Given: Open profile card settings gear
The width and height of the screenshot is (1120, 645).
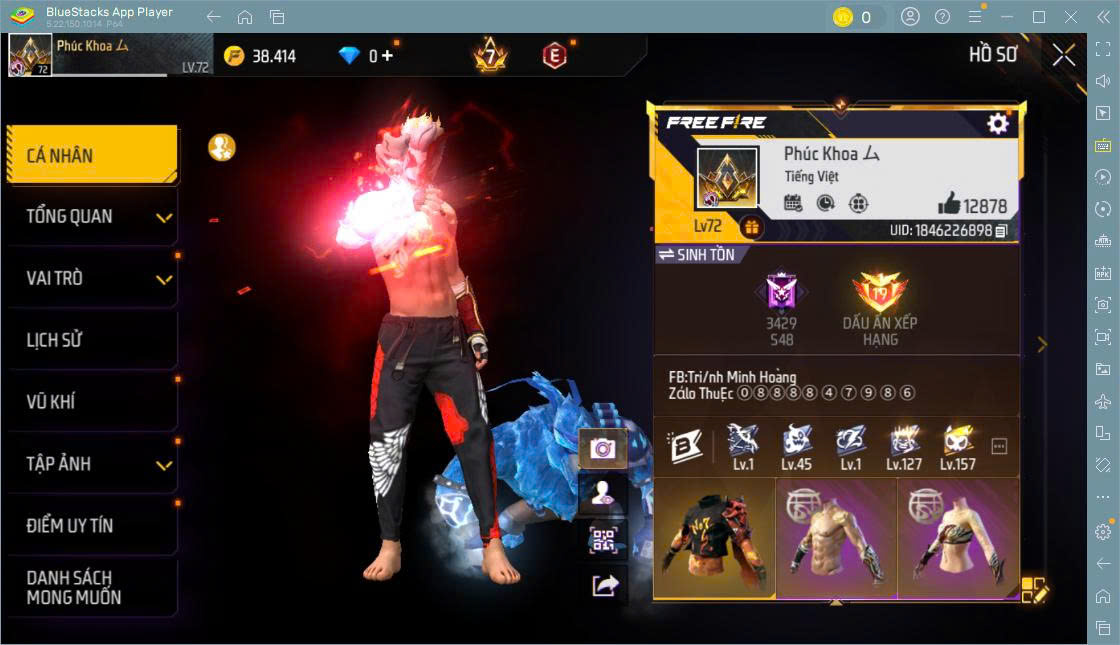Looking at the screenshot, I should [x=997, y=123].
